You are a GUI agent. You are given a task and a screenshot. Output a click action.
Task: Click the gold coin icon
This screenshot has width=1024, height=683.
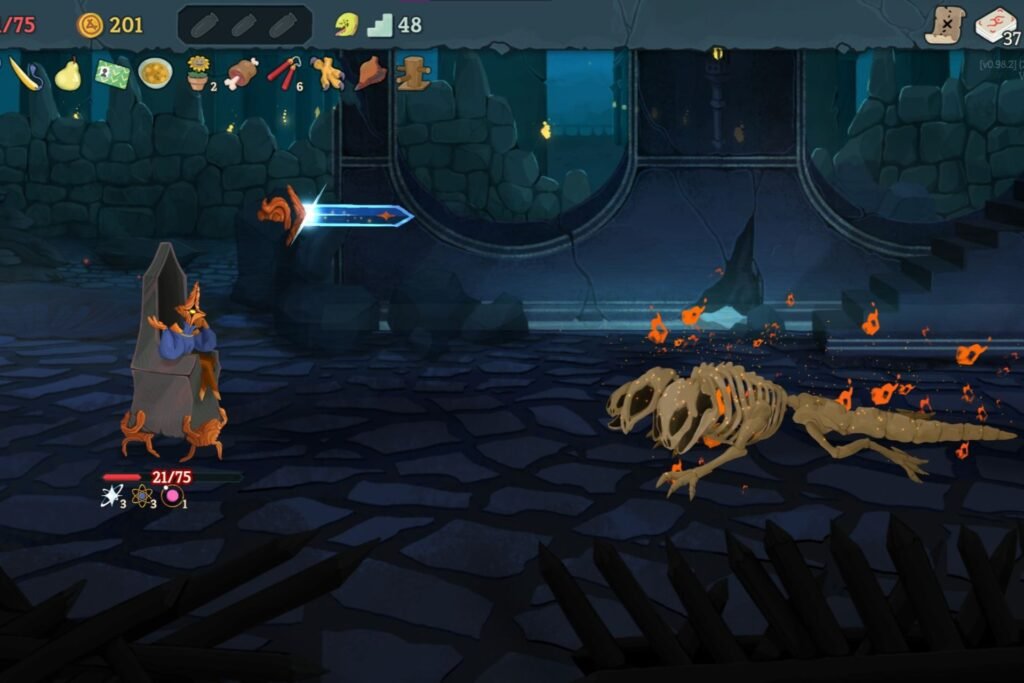(91, 24)
